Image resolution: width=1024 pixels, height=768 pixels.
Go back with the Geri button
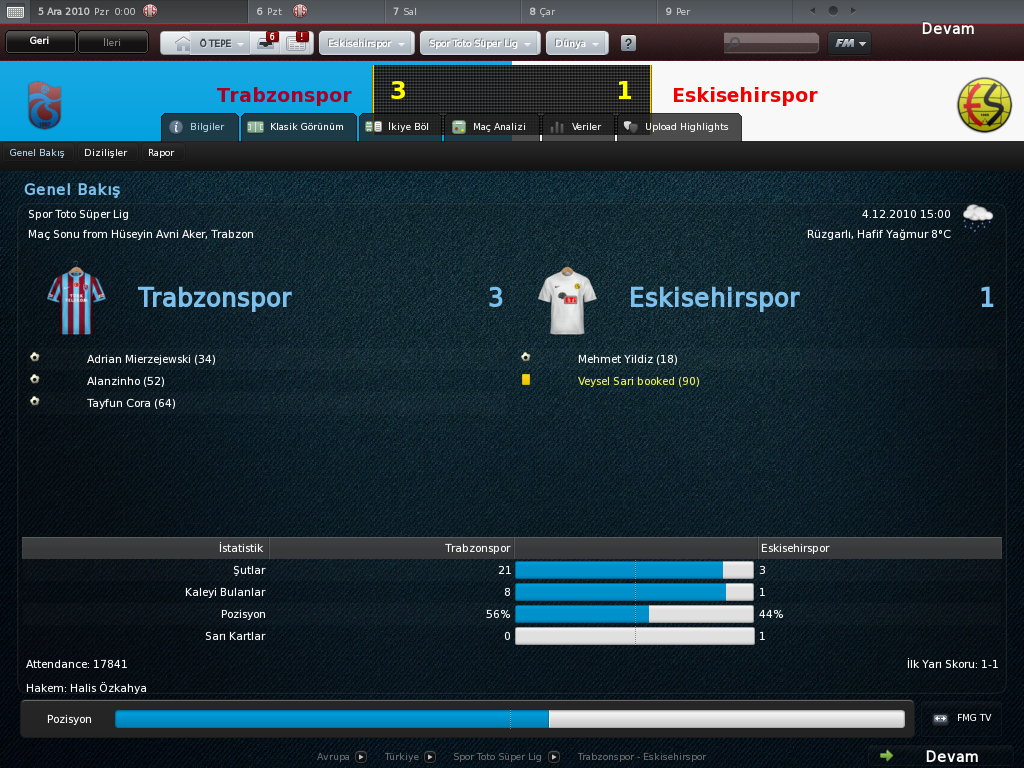pyautogui.click(x=40, y=43)
